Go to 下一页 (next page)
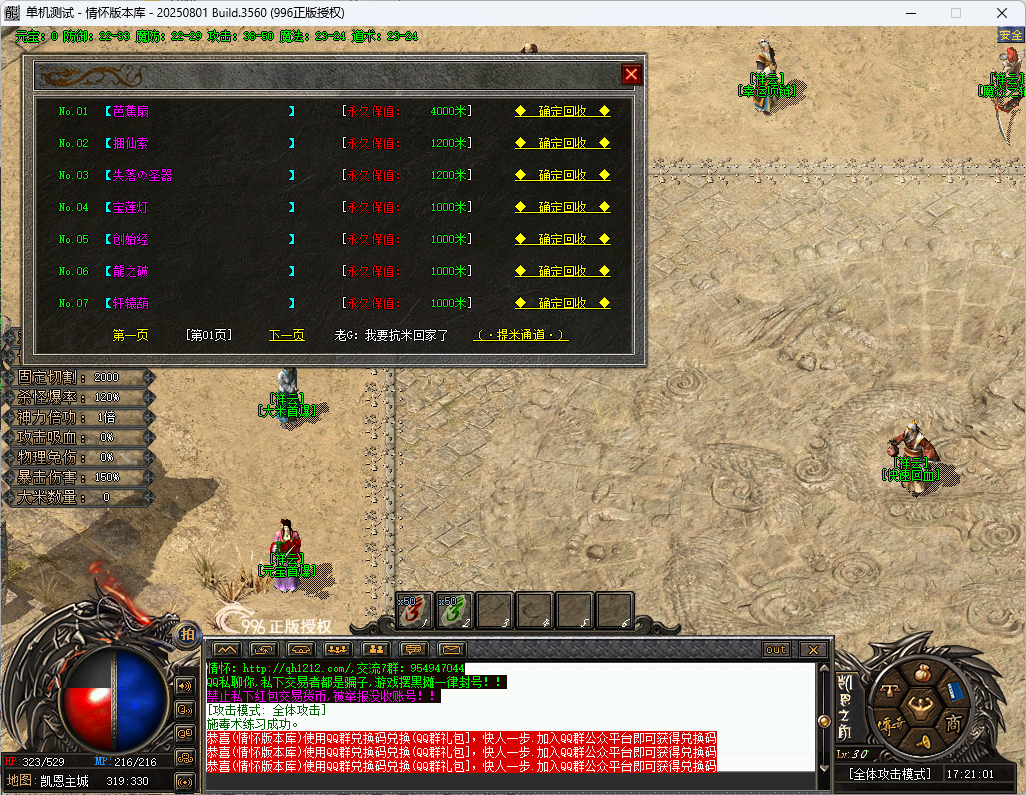The height and width of the screenshot is (795, 1026). (286, 335)
